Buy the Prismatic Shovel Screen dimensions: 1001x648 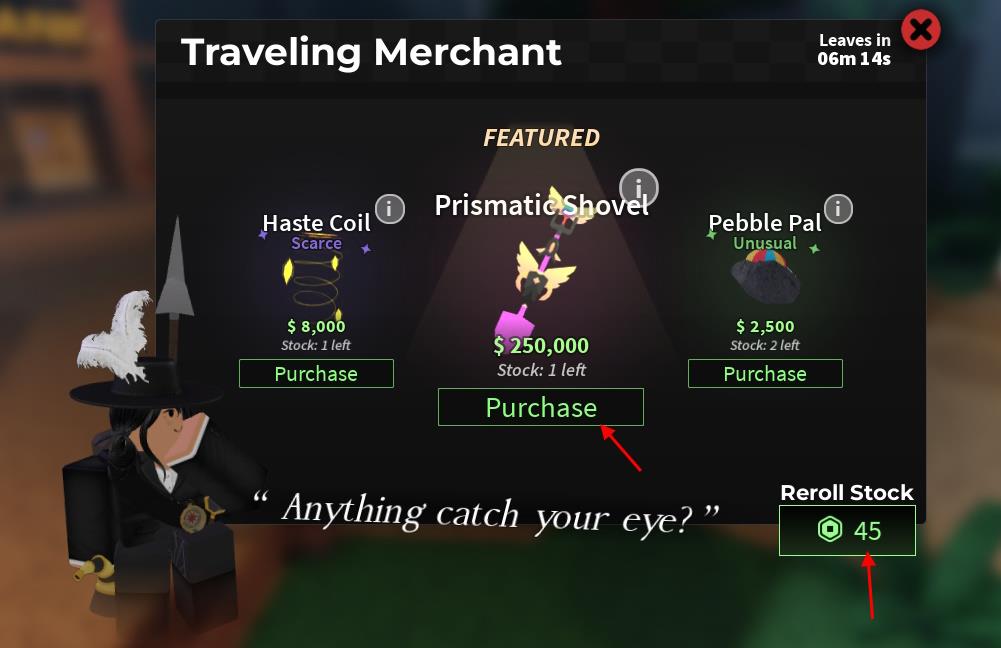coord(540,408)
